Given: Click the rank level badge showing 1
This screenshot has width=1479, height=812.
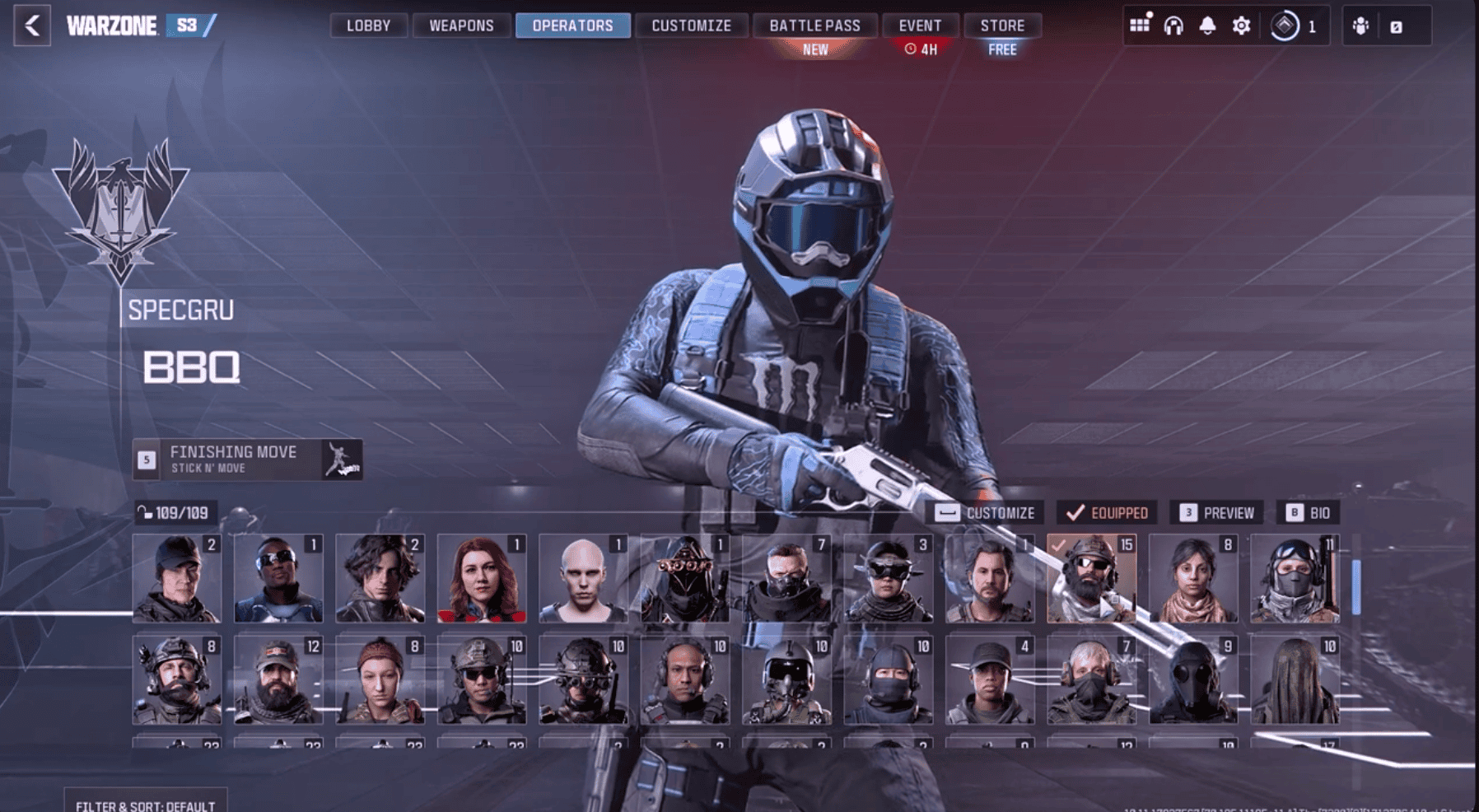Looking at the screenshot, I should click(1285, 26).
